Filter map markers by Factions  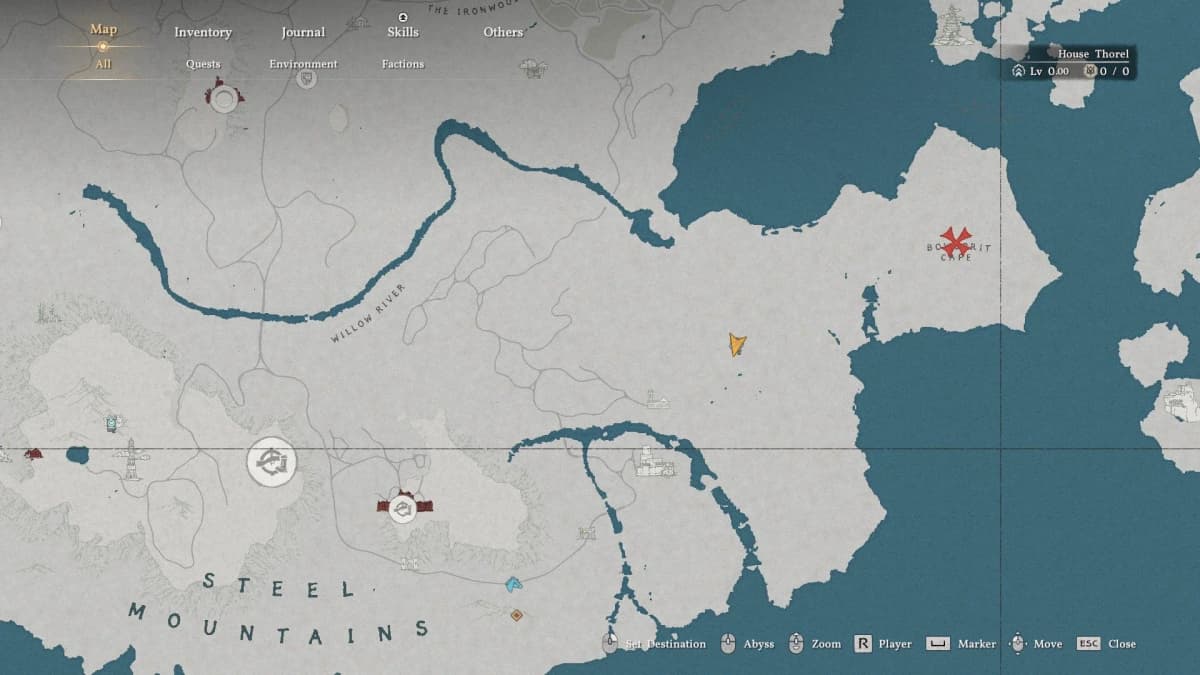[402, 64]
